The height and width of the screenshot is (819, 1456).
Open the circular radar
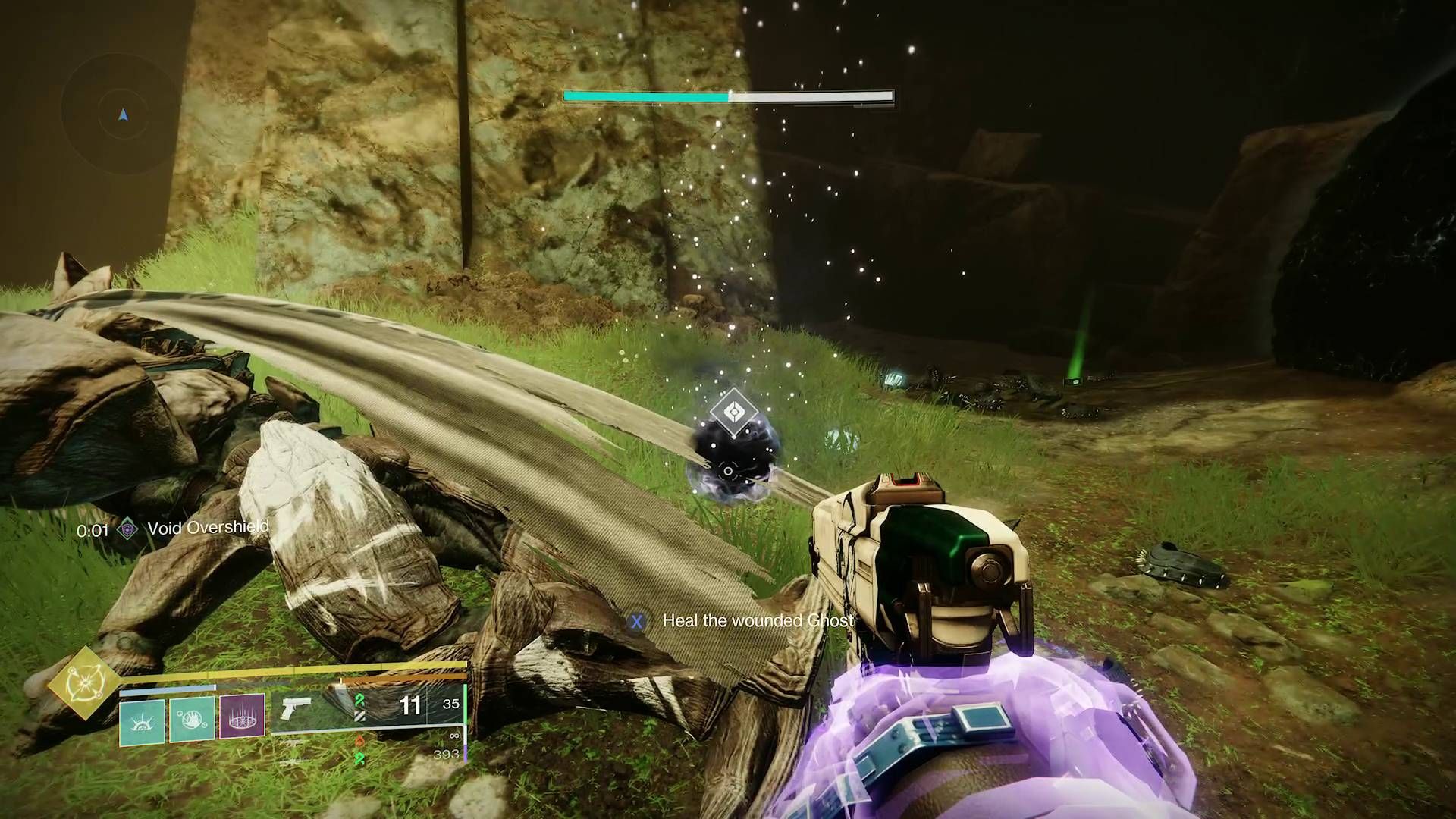123,115
